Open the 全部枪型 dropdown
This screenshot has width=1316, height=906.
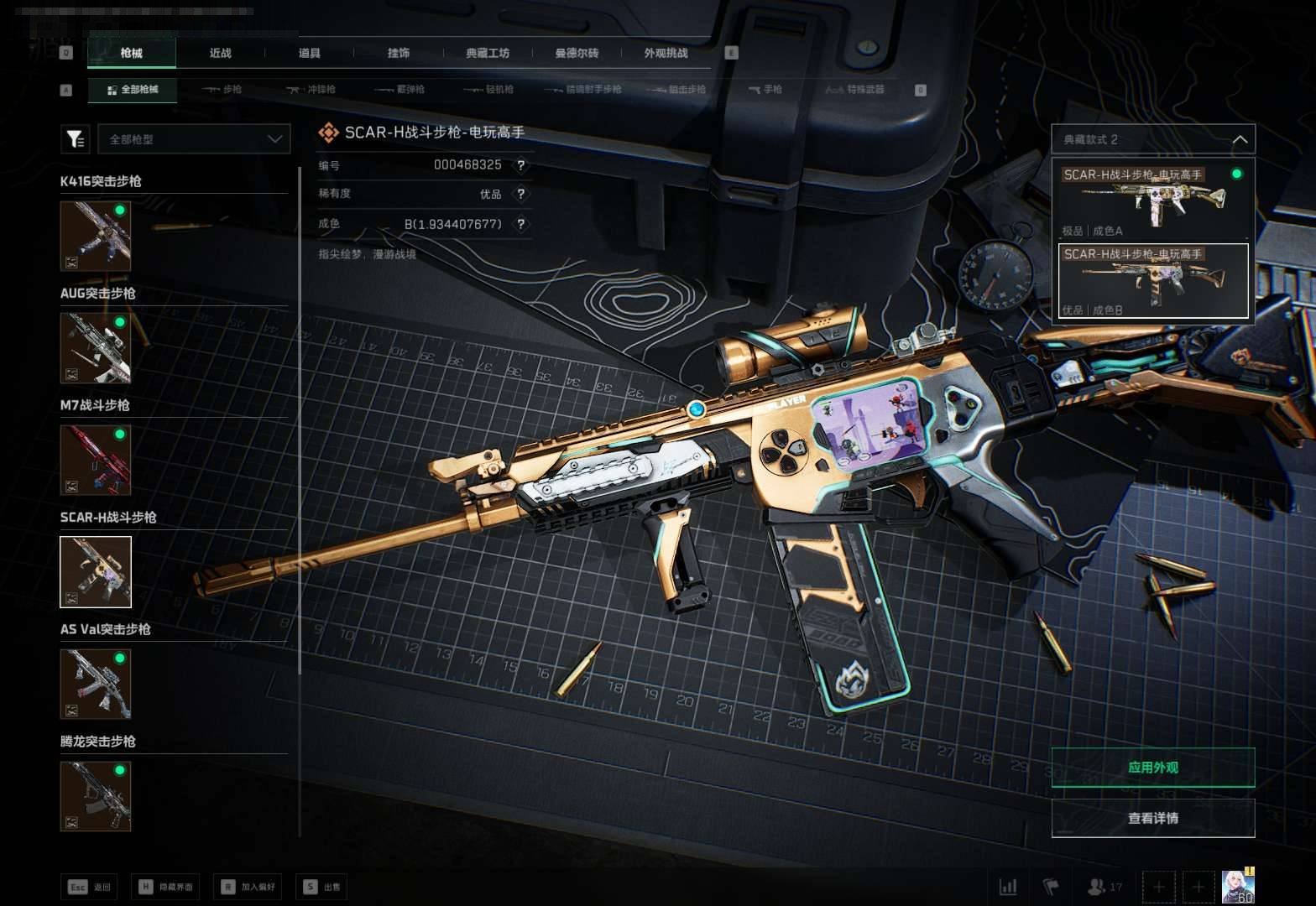click(194, 139)
